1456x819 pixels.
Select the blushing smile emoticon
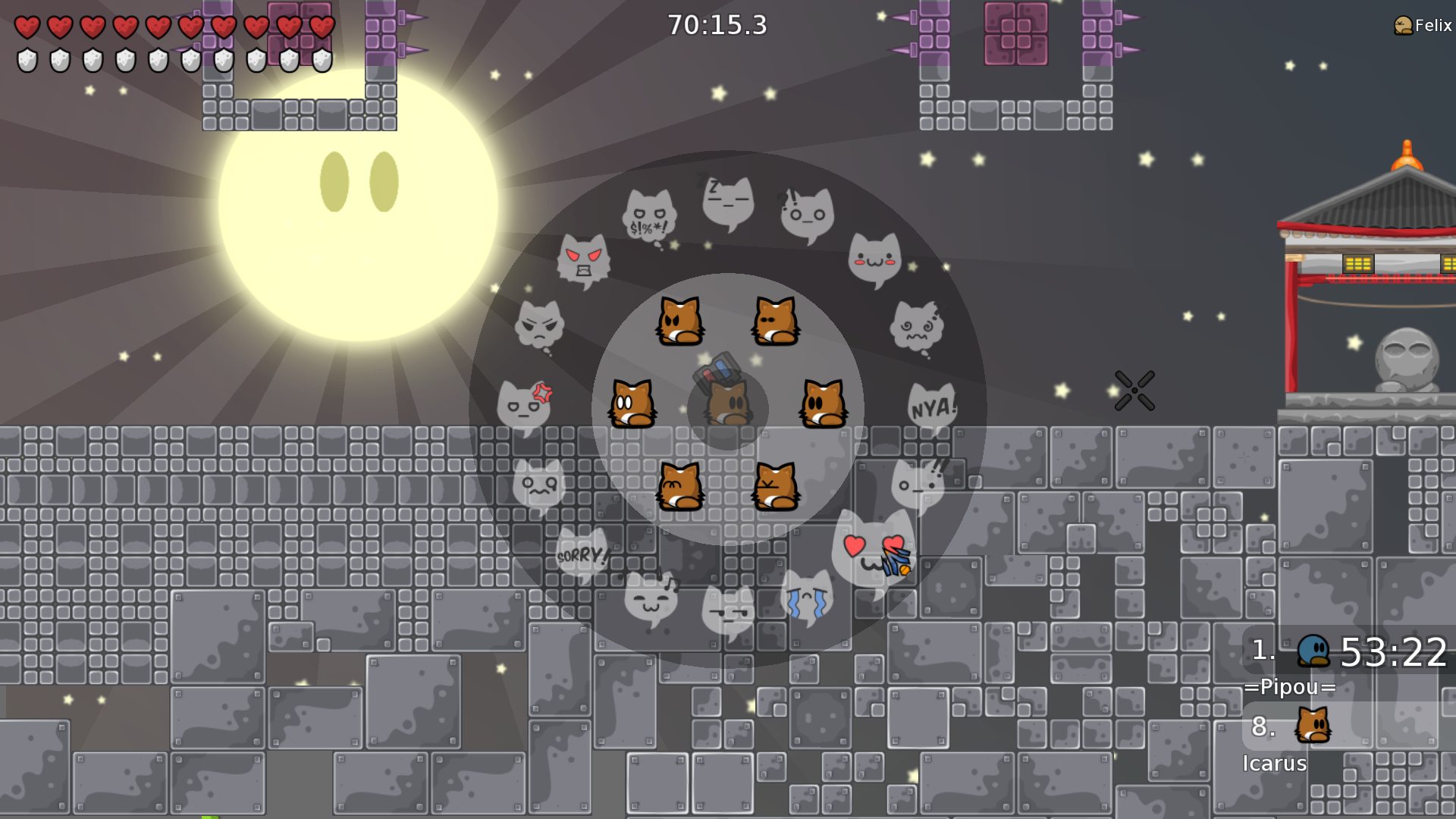(874, 259)
